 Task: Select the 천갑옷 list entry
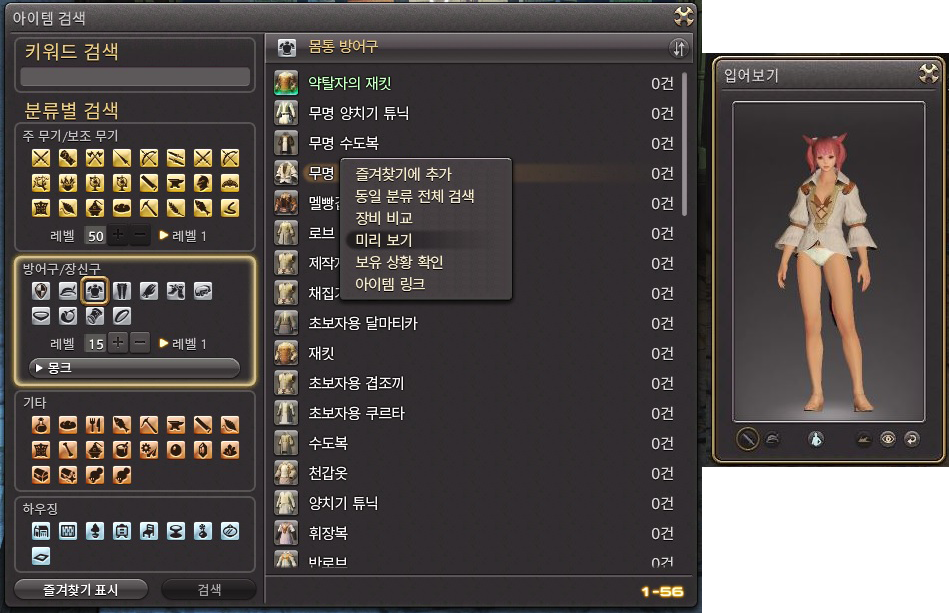(x=328, y=473)
